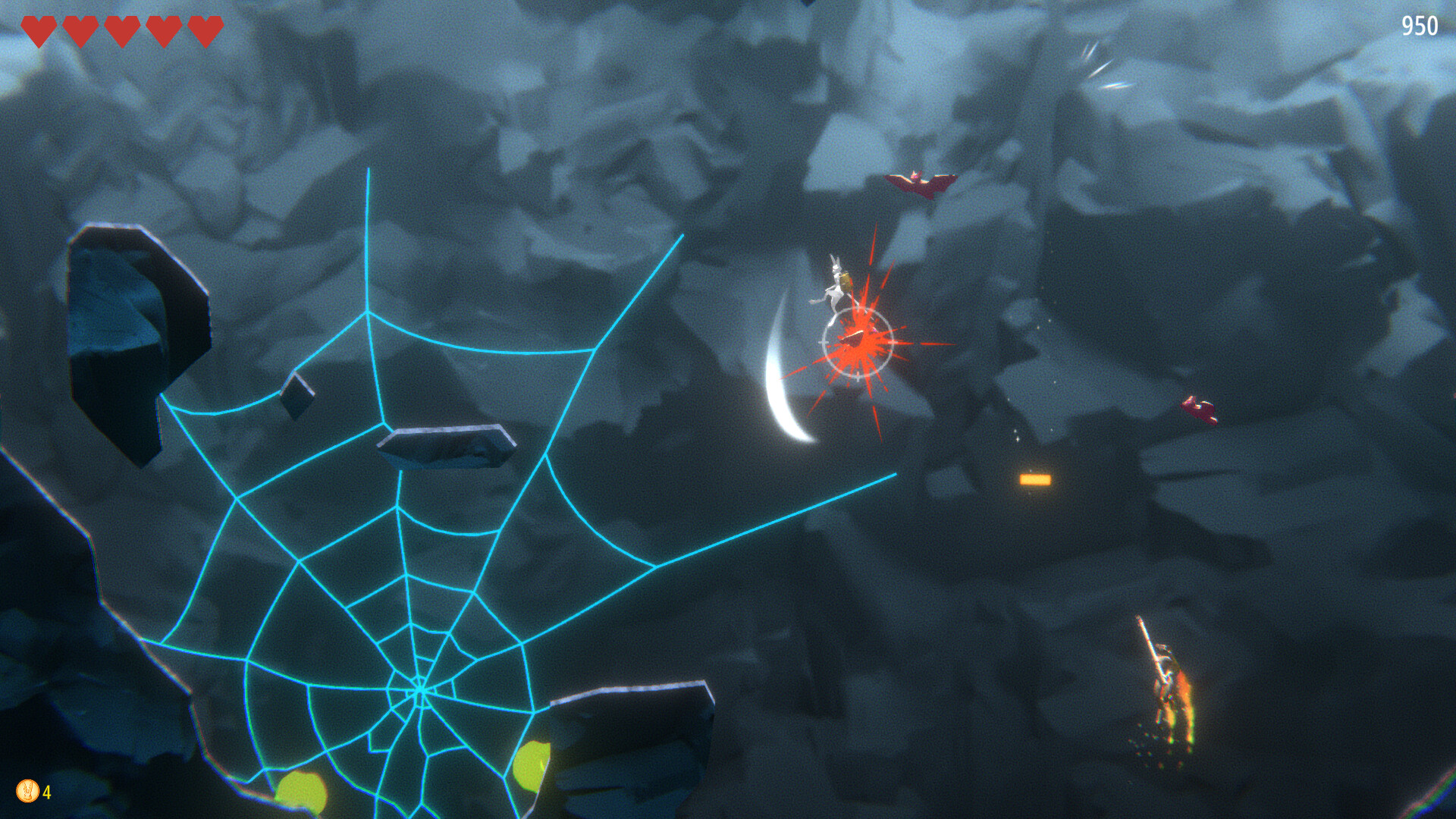Click the red bat on the right side
The image size is (1456, 819).
[x=1200, y=407]
